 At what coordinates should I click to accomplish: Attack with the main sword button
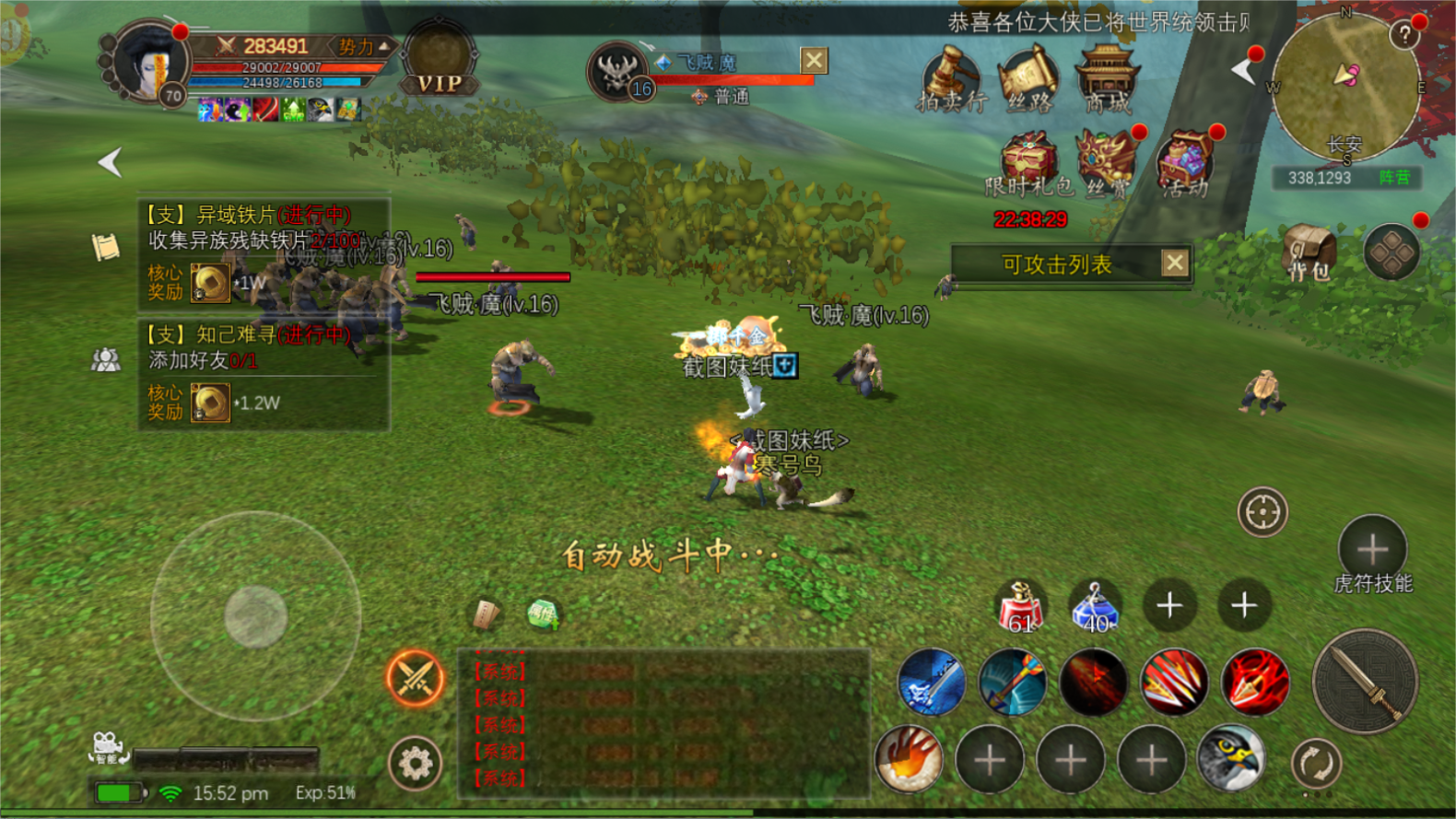[1364, 682]
